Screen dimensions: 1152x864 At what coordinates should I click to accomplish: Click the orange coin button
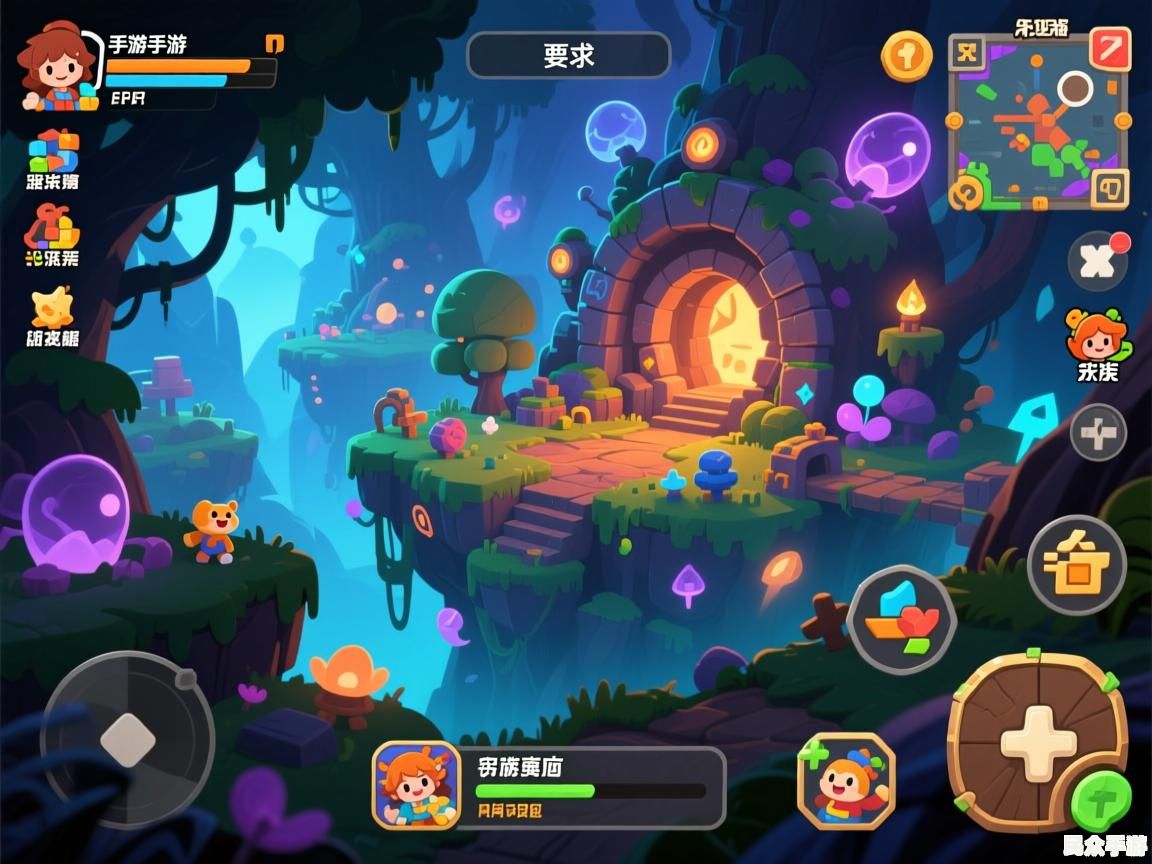(906, 56)
